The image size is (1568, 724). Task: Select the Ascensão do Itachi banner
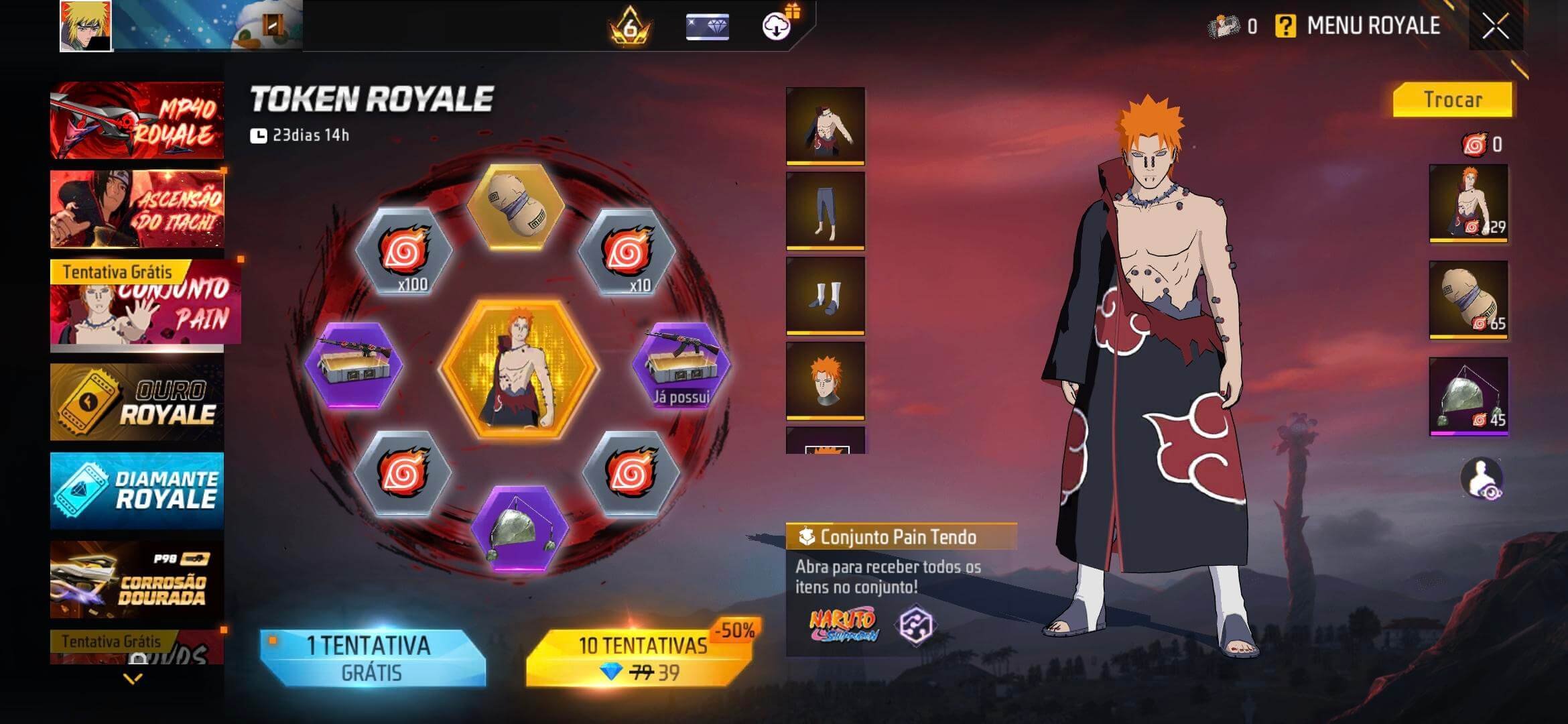point(137,208)
